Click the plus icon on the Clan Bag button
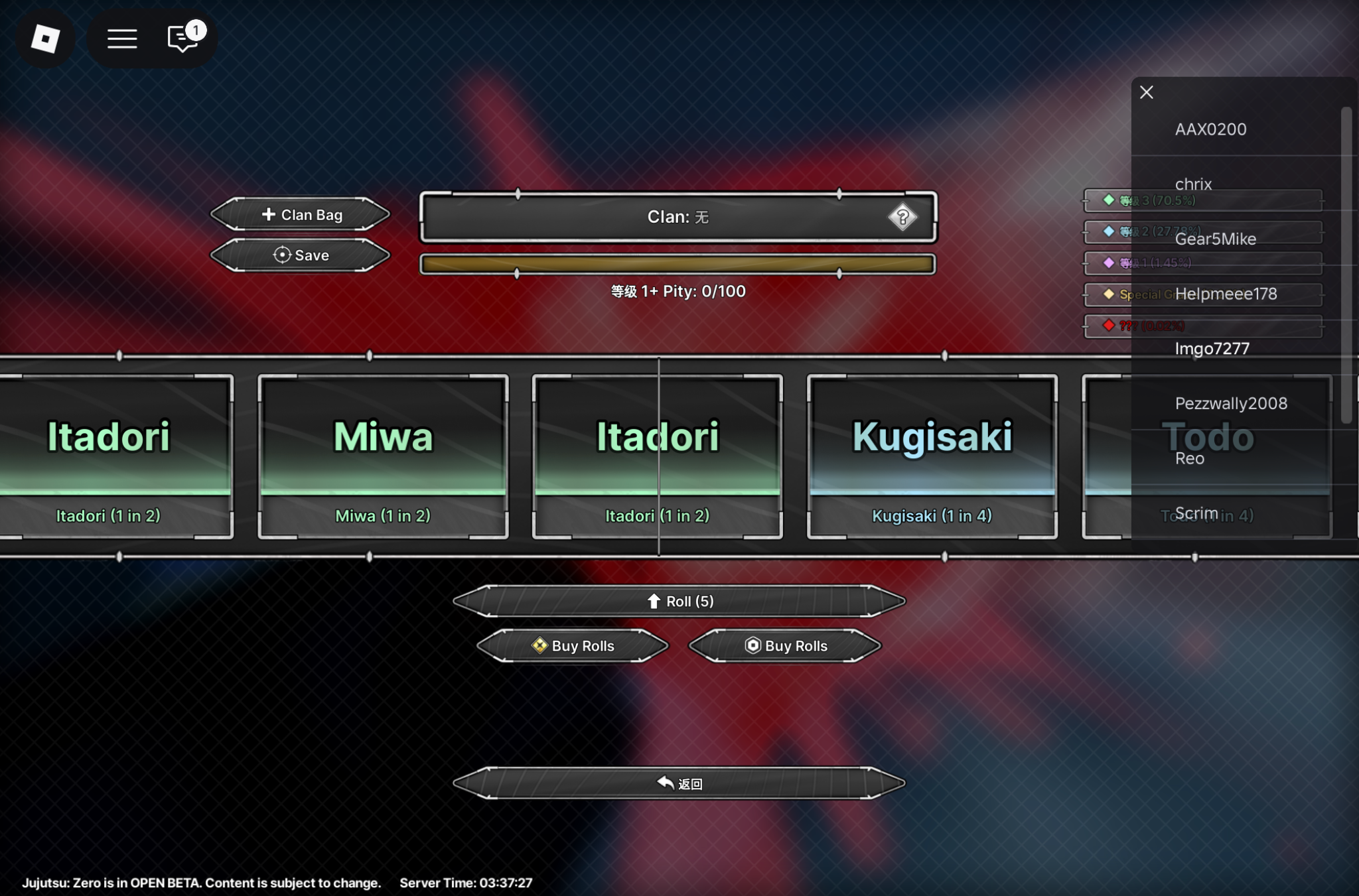Screen dimensions: 1359x896 point(268,214)
